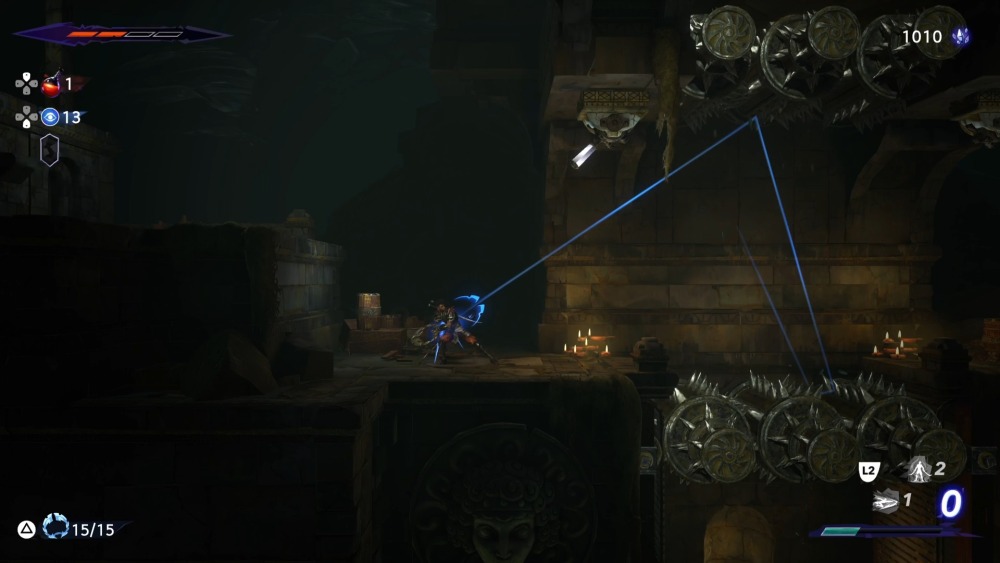Click the time crystal currency icon
The image size is (1000, 563).
tap(961, 37)
